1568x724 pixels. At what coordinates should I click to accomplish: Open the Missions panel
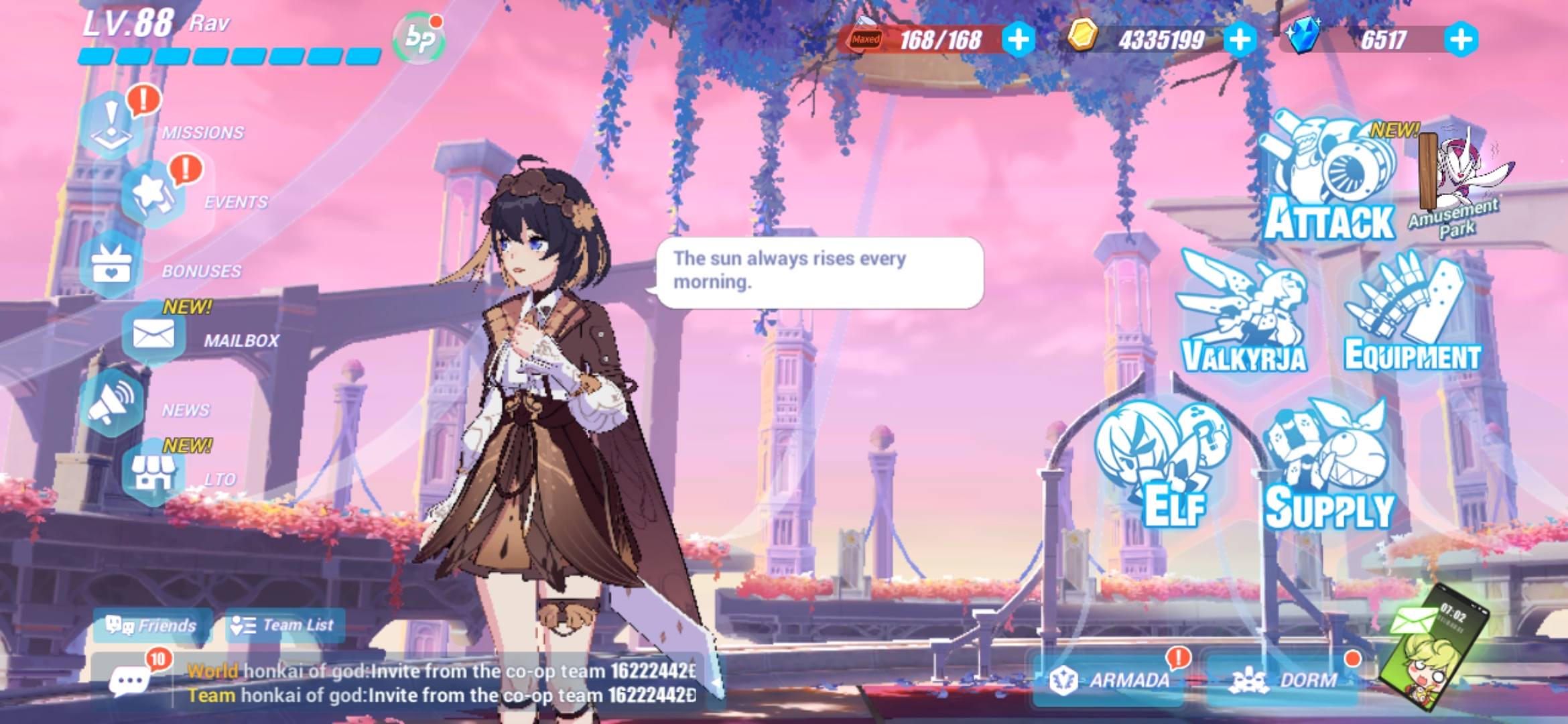coord(111,124)
